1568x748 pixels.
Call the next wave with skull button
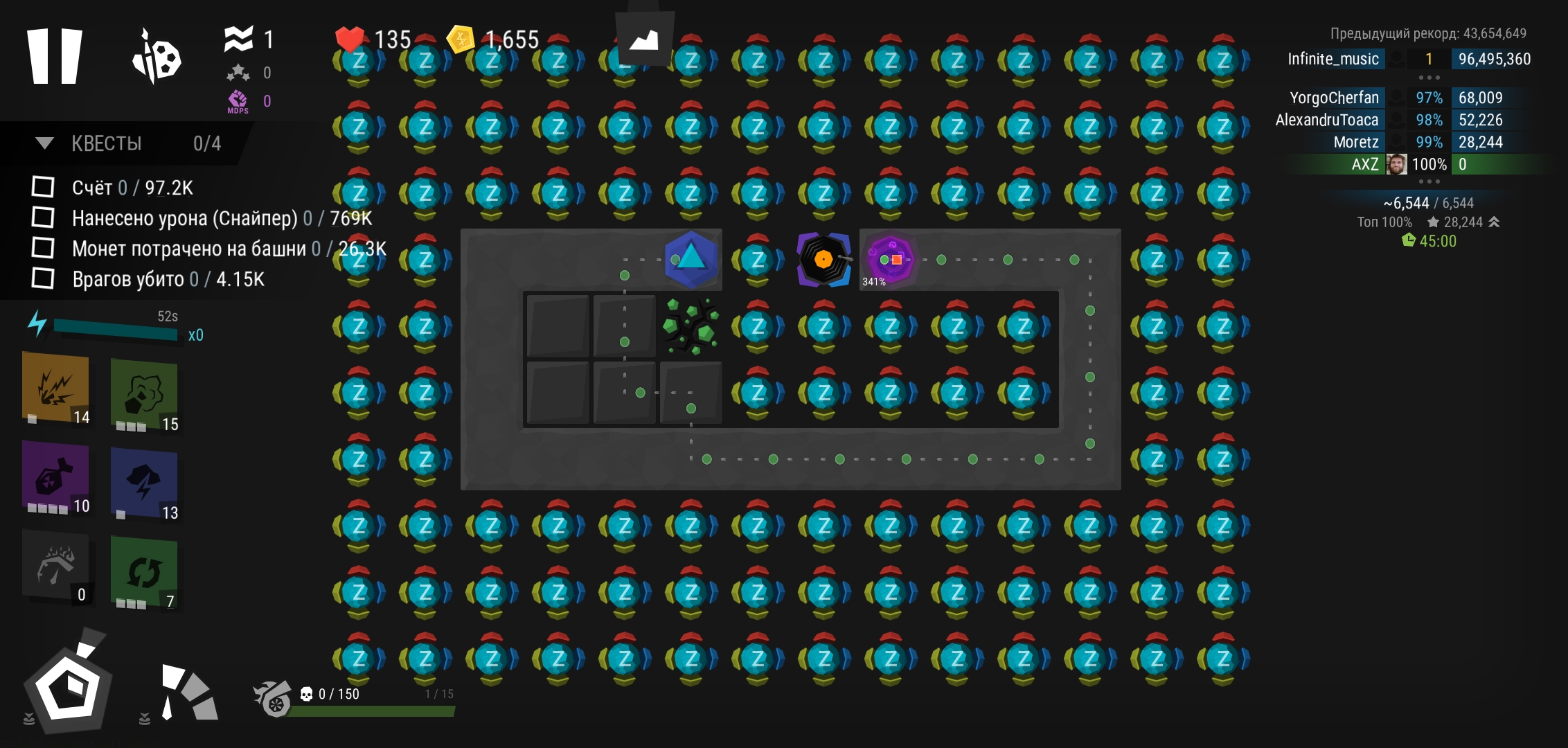(273, 698)
